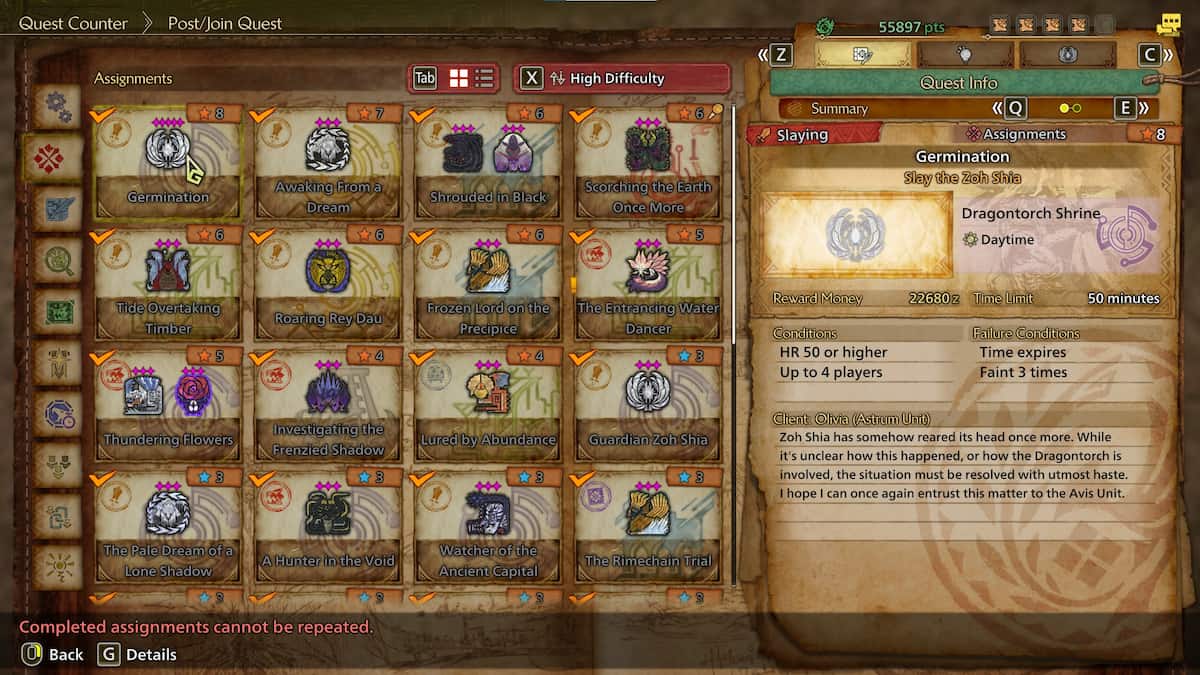The image size is (1200, 675).
Task: Open The Entrancing Water Dancer quest
Action: (648, 284)
